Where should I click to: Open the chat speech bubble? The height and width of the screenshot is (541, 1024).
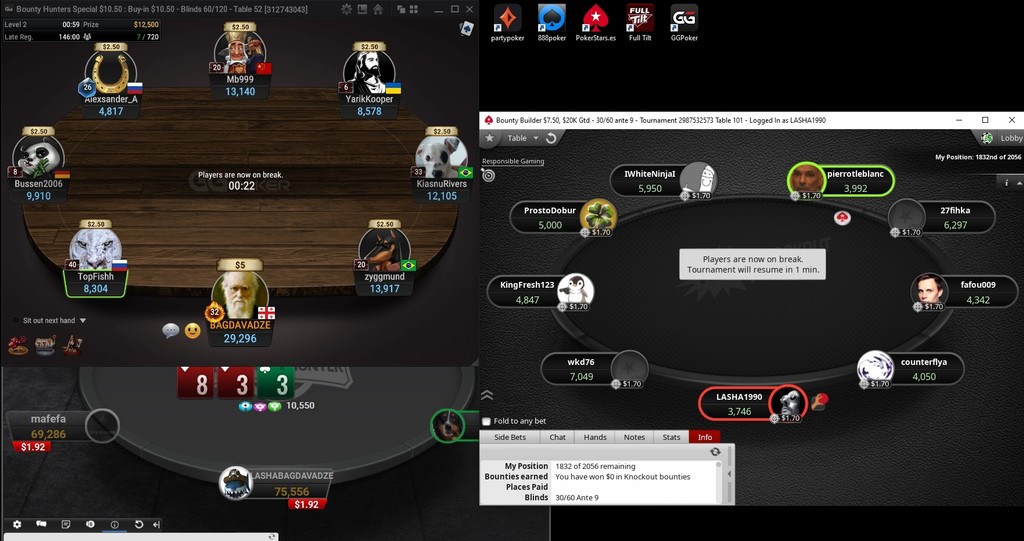pyautogui.click(x=170, y=330)
